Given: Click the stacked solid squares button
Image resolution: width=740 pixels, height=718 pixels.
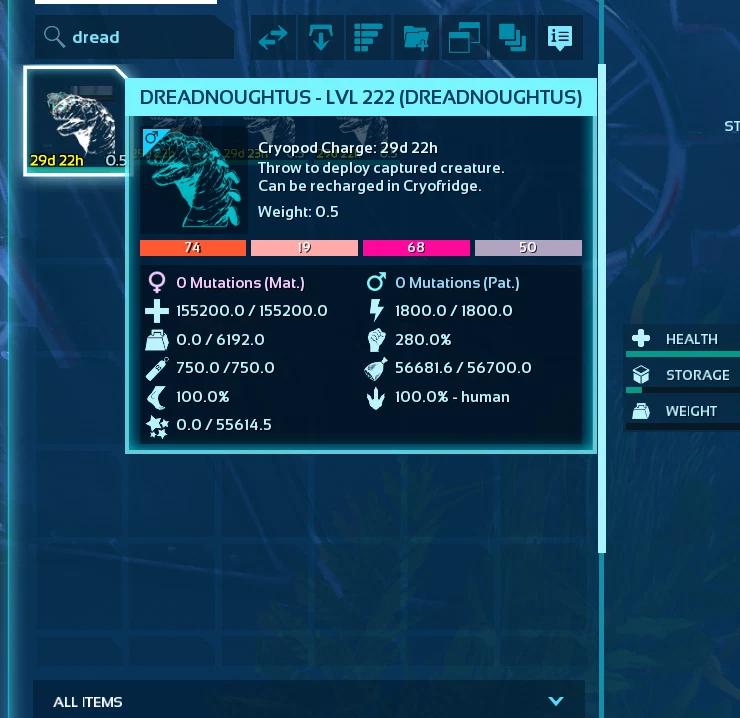Looking at the screenshot, I should pyautogui.click(x=512, y=38).
